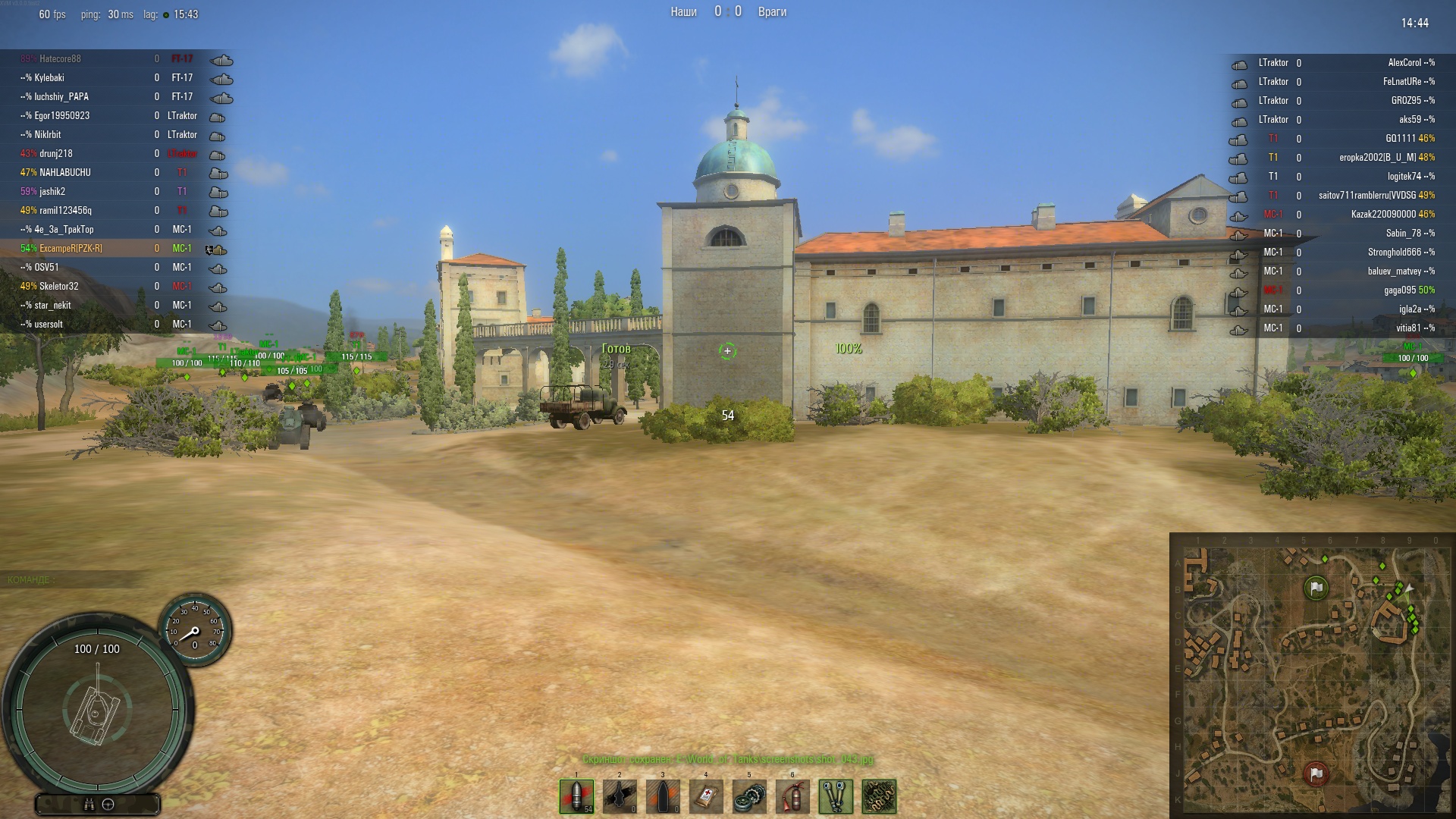Click the green allied base flag on minimap

[x=1316, y=588]
